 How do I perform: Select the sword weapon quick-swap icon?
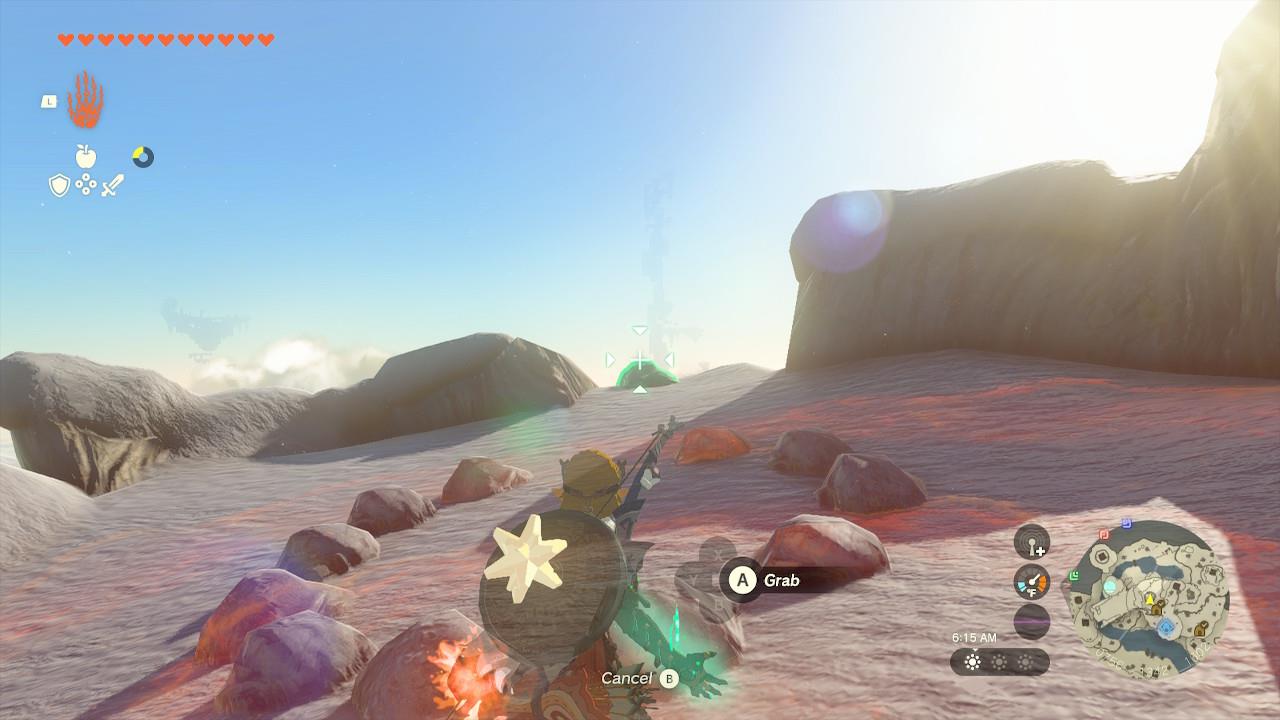(x=112, y=185)
